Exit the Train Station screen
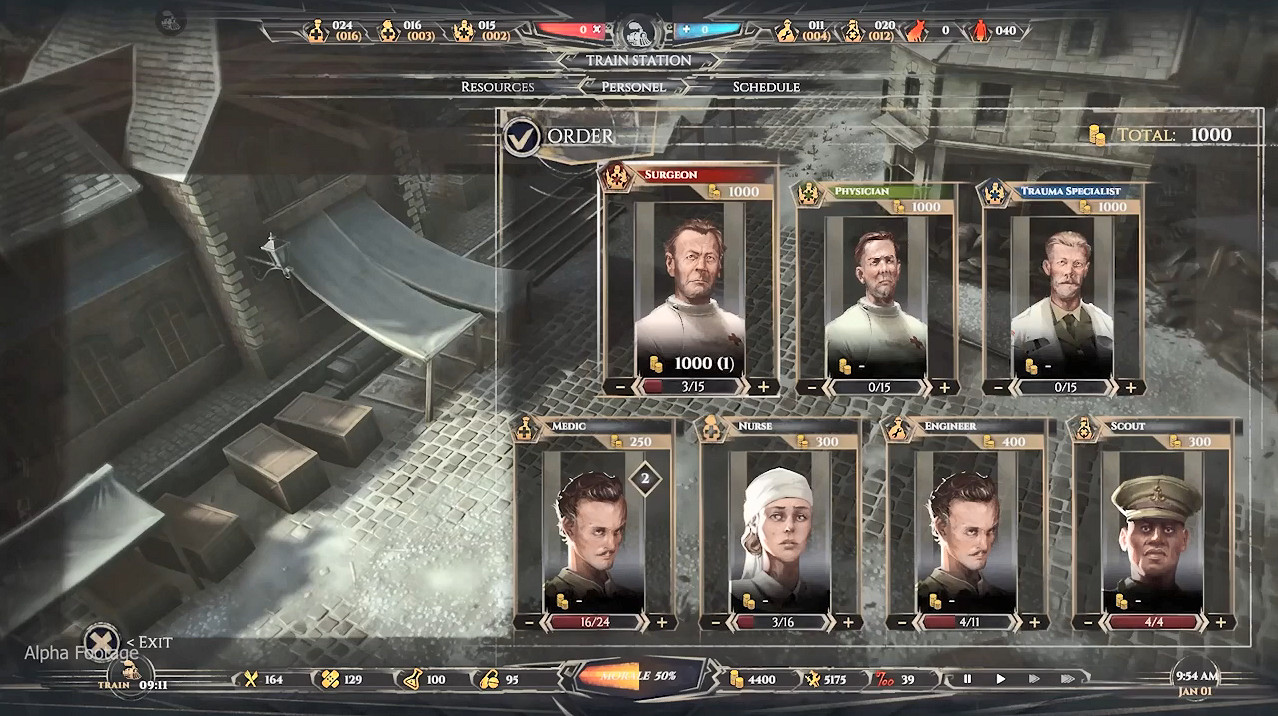 [100, 641]
